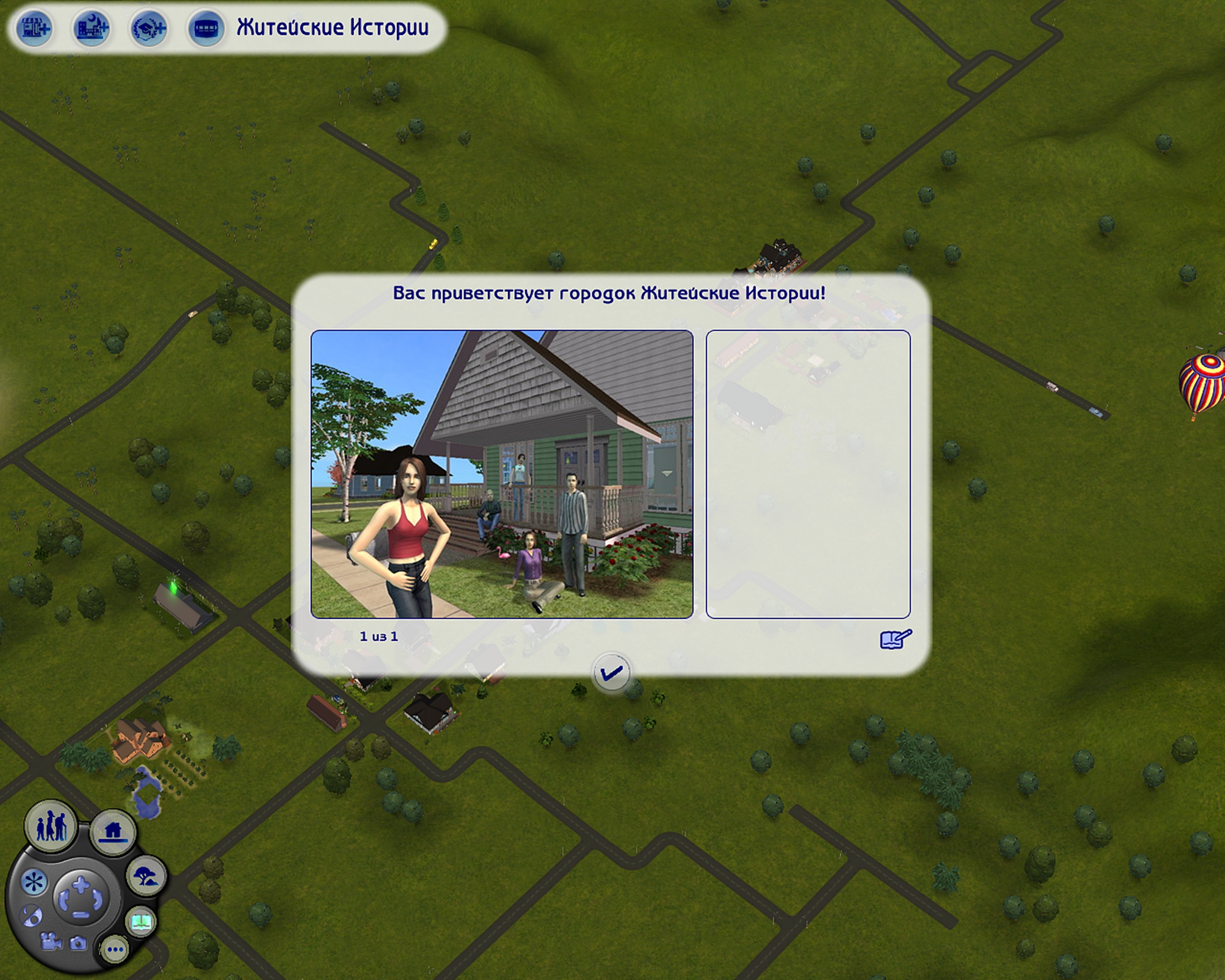Viewport: 1225px width, 980px height.
Task: Open the lots and houses bin
Action: click(113, 832)
